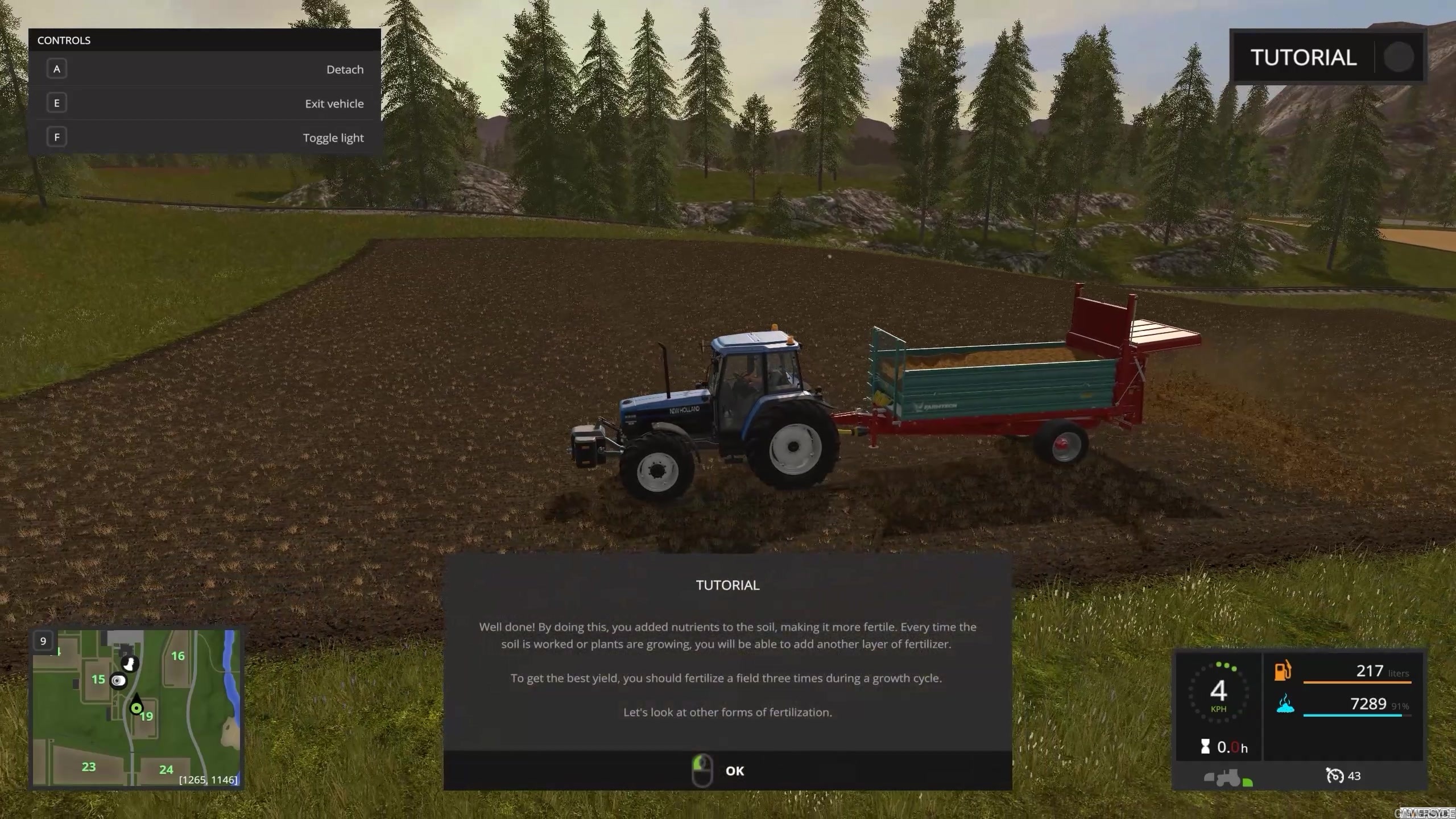The image size is (1456, 819).
Task: Select the Detach action for key A
Action: coord(205,69)
